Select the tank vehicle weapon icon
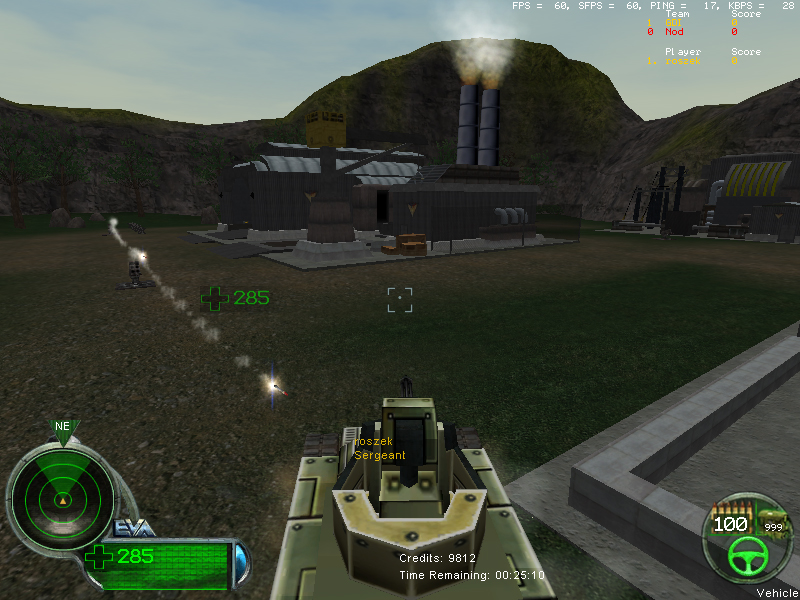The height and width of the screenshot is (600, 800). (x=773, y=518)
